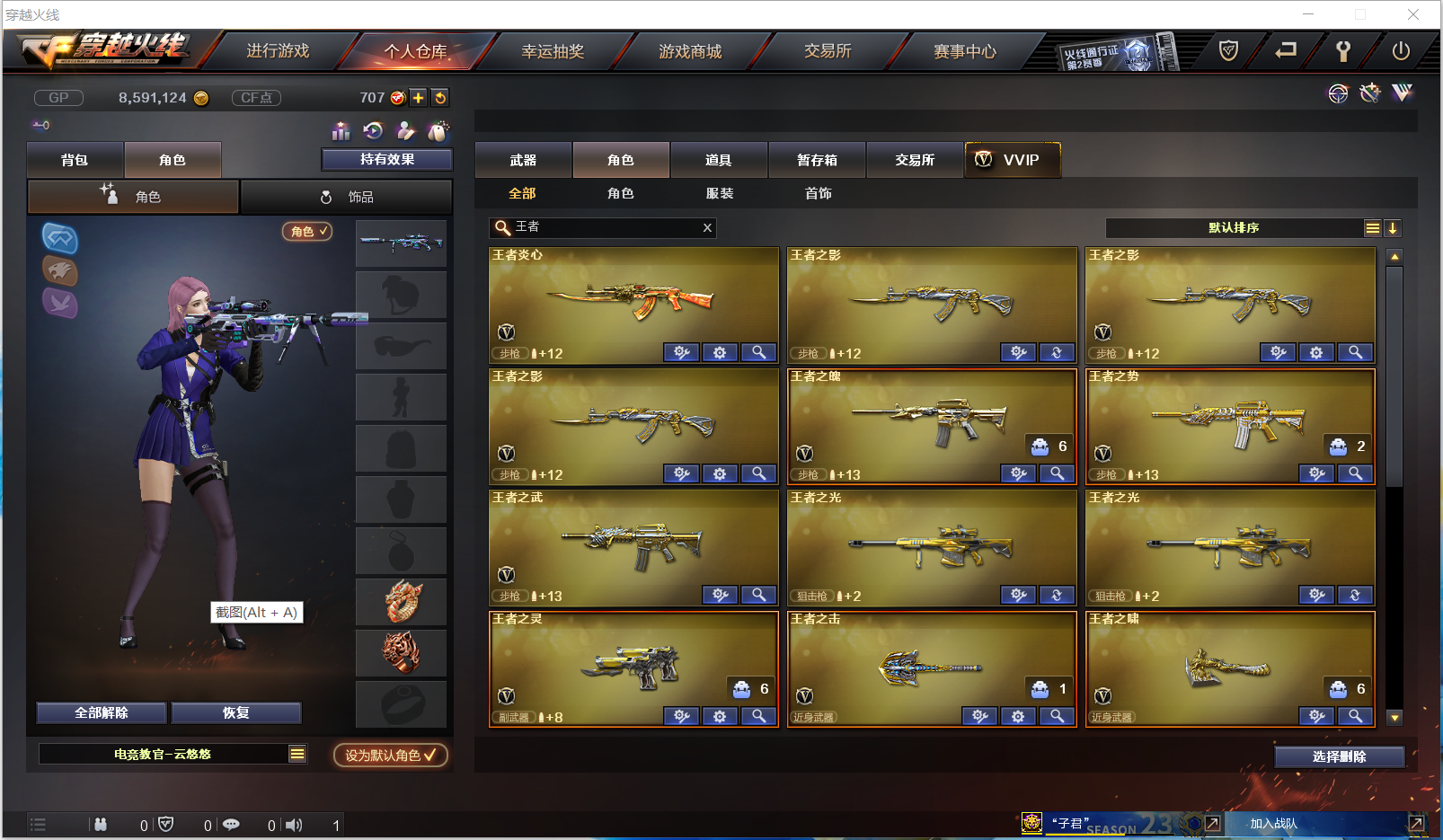Click the refresh icon beside the CF point balance
Viewport: 1443px width, 840px height.
pos(439,98)
